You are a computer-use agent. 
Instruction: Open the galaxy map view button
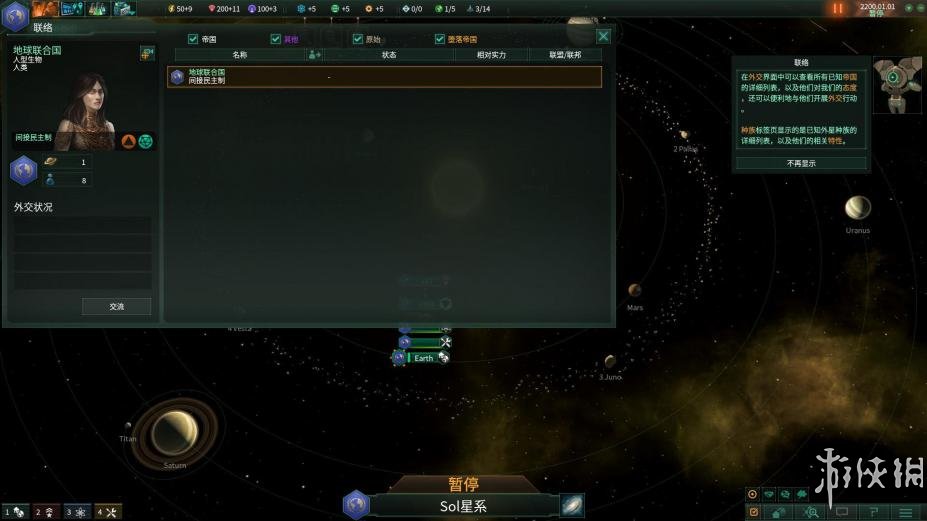coord(572,505)
